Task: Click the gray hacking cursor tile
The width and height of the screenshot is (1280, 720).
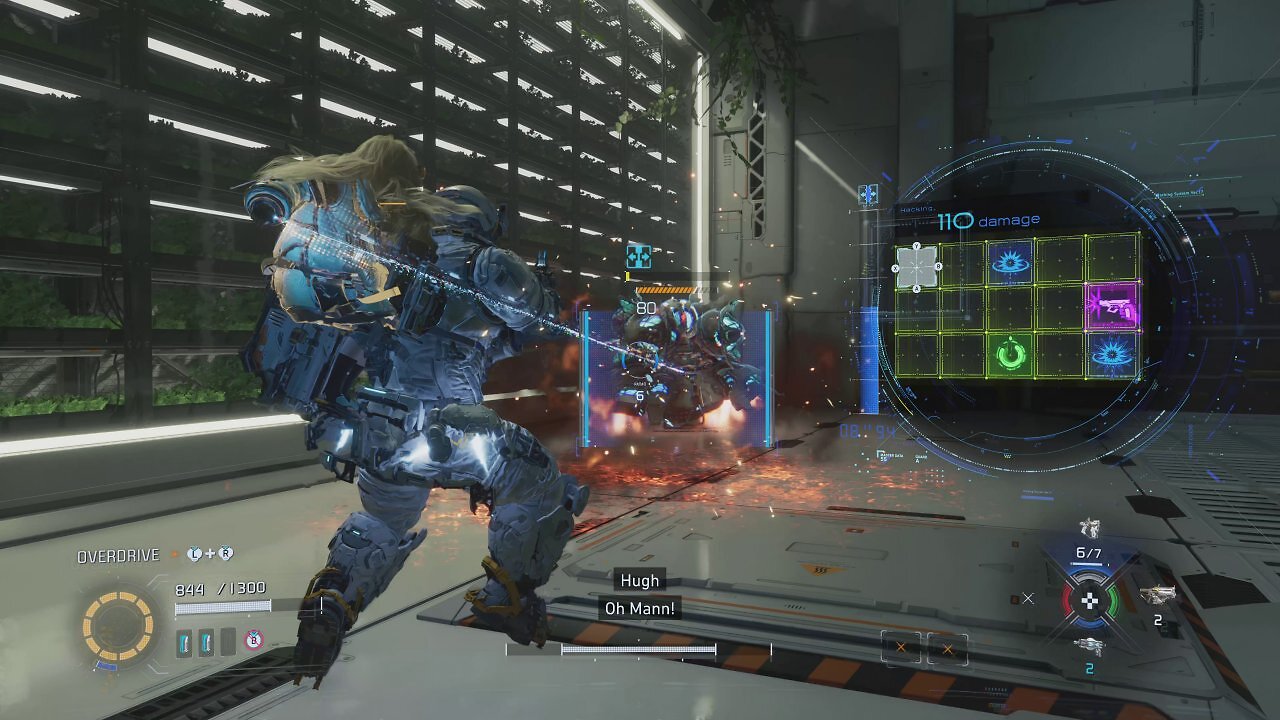Action: [x=917, y=267]
